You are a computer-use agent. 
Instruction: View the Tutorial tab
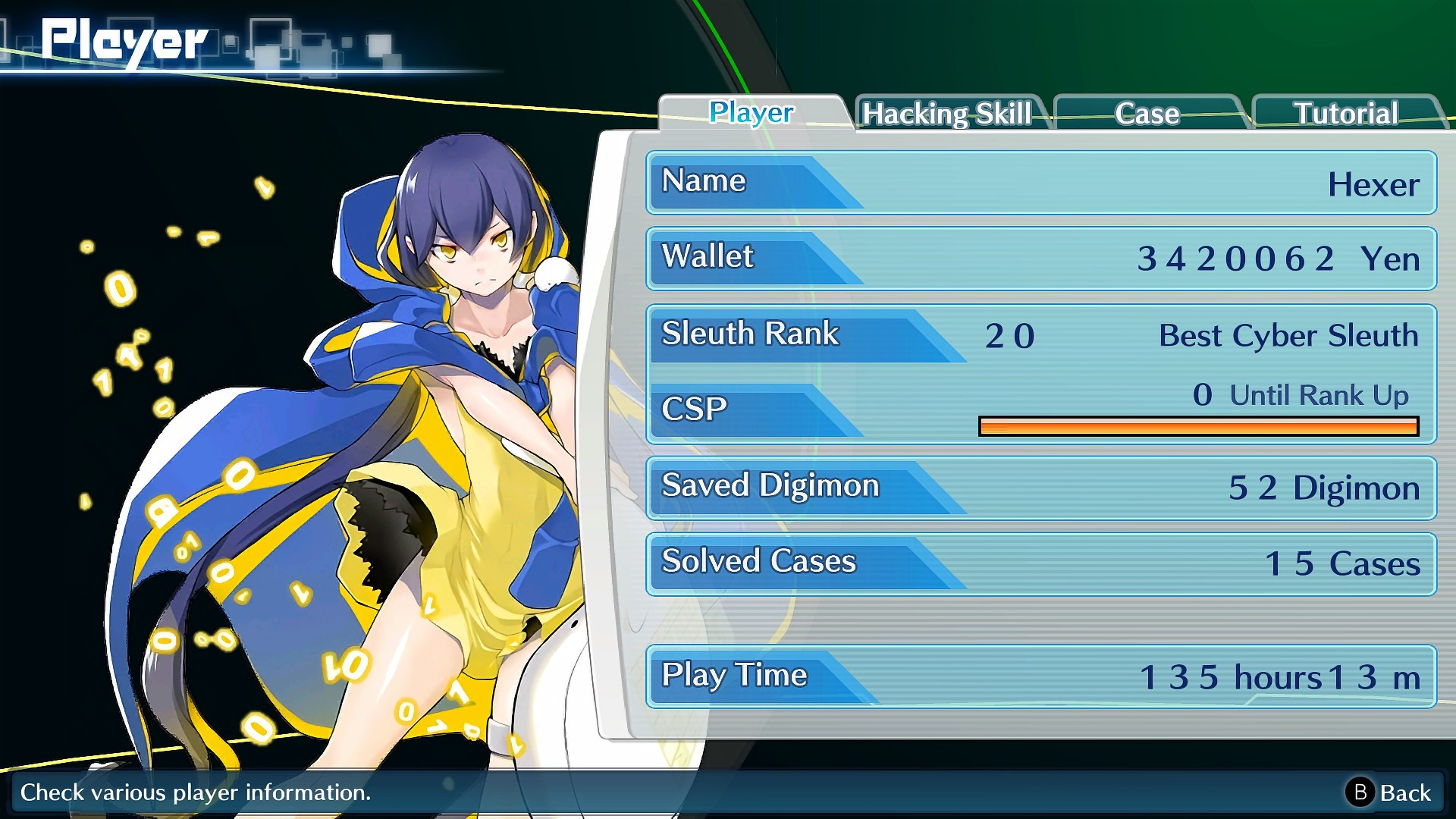(x=1346, y=113)
